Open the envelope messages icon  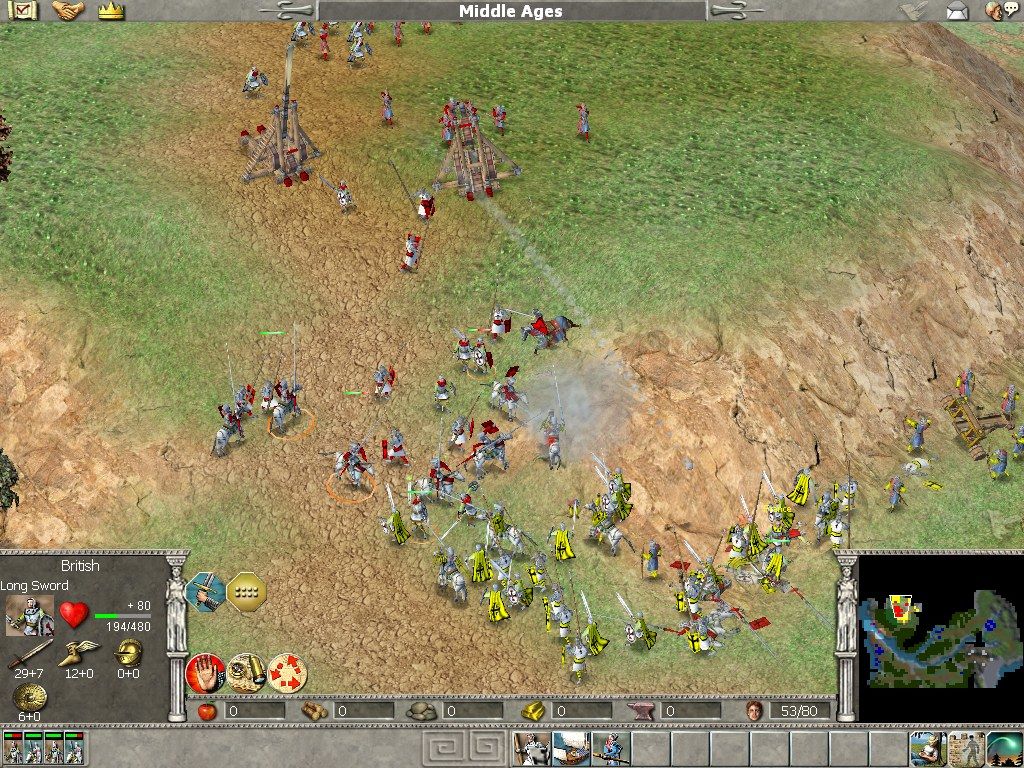tap(957, 11)
